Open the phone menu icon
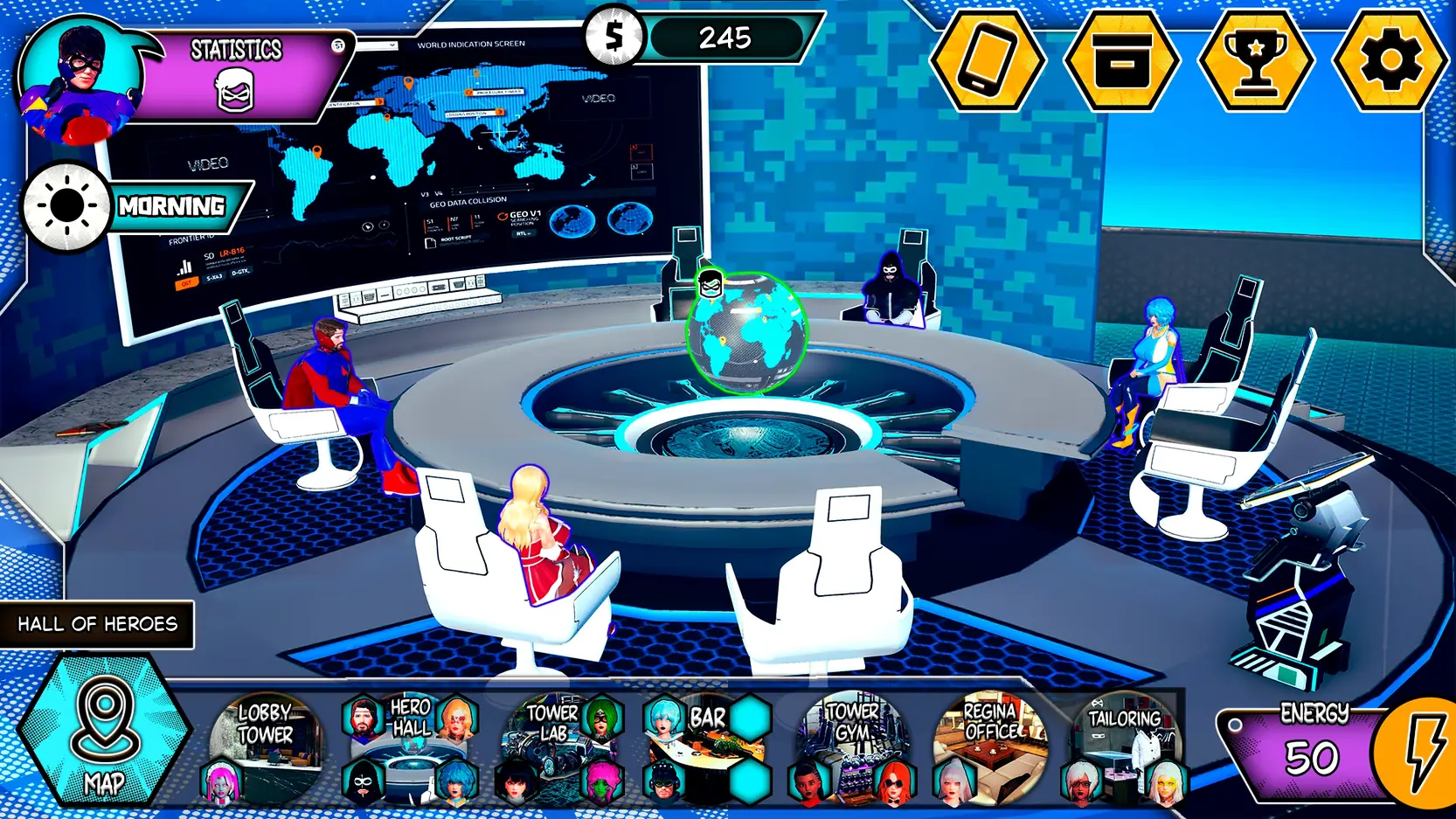Screen dimensions: 1456x819 (988, 59)
